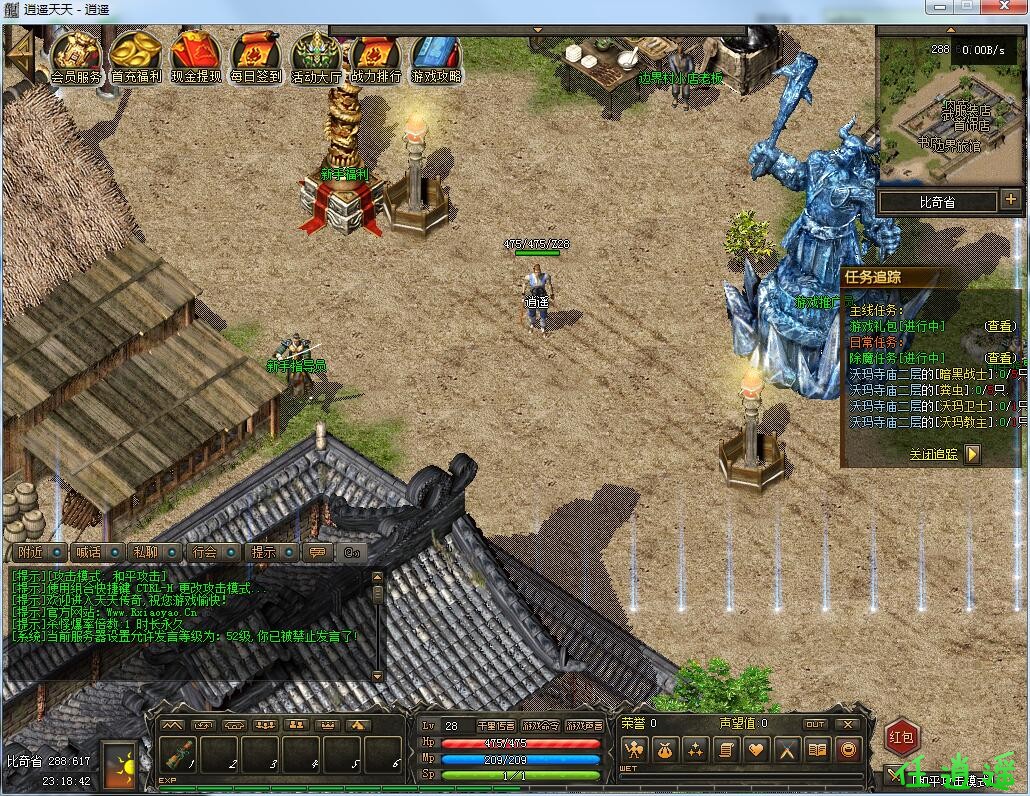Viewport: 1030px width, 796px height.
Task: Click the 现金提现 red envelope icon
Action: click(x=196, y=53)
